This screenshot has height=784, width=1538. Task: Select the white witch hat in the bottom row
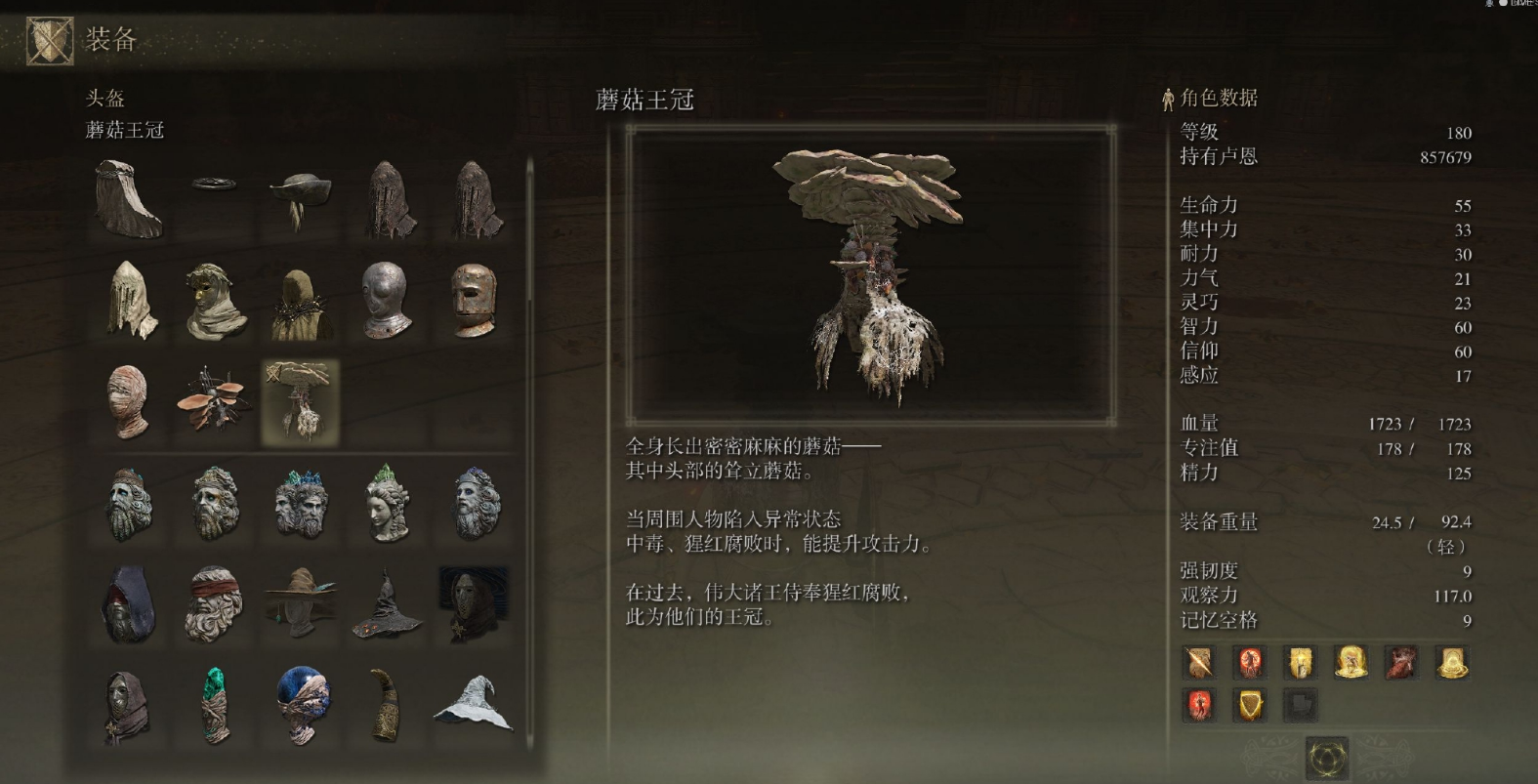pyautogui.click(x=473, y=705)
